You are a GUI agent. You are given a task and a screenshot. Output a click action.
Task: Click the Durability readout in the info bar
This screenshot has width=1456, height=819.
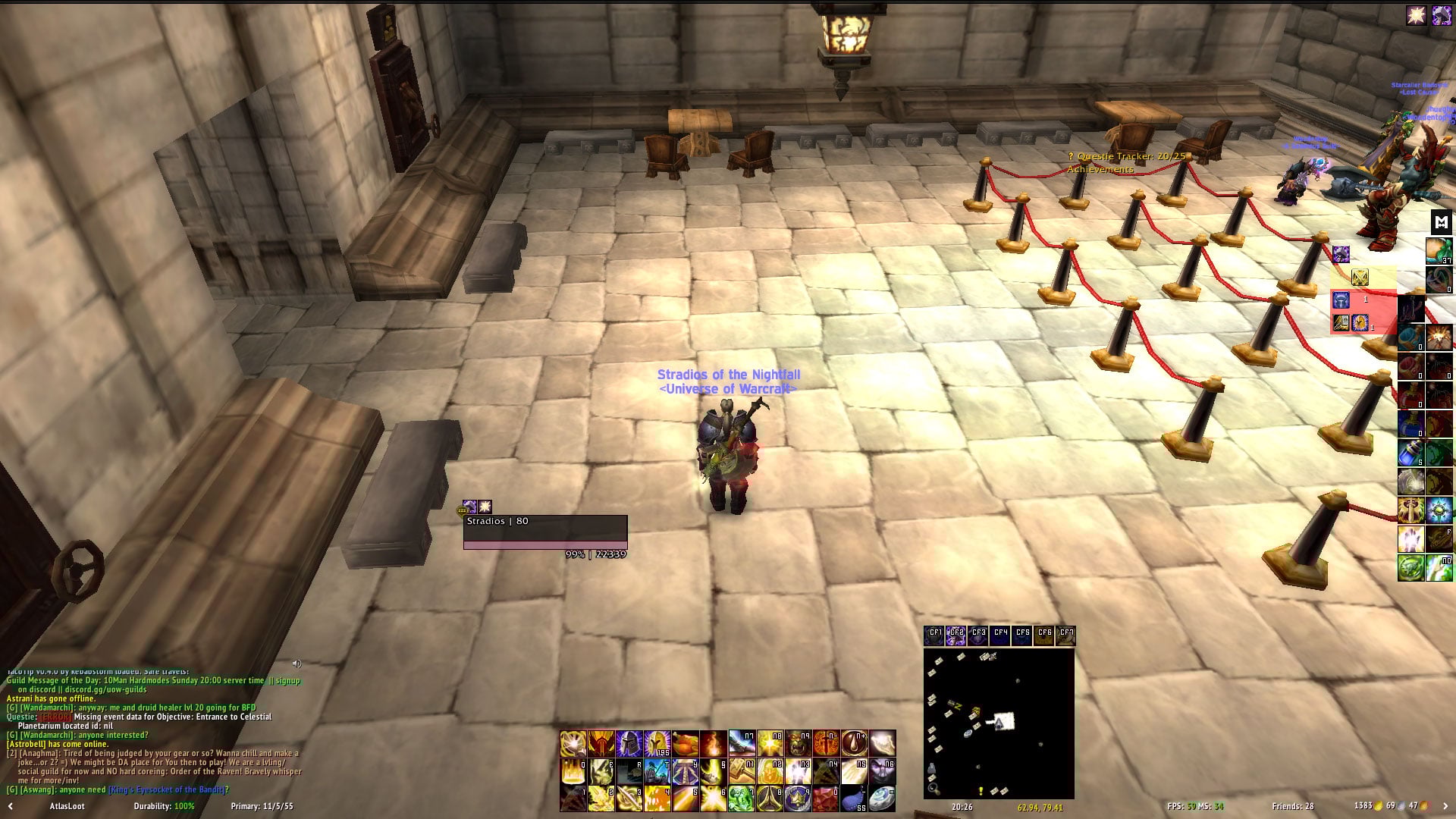click(164, 806)
